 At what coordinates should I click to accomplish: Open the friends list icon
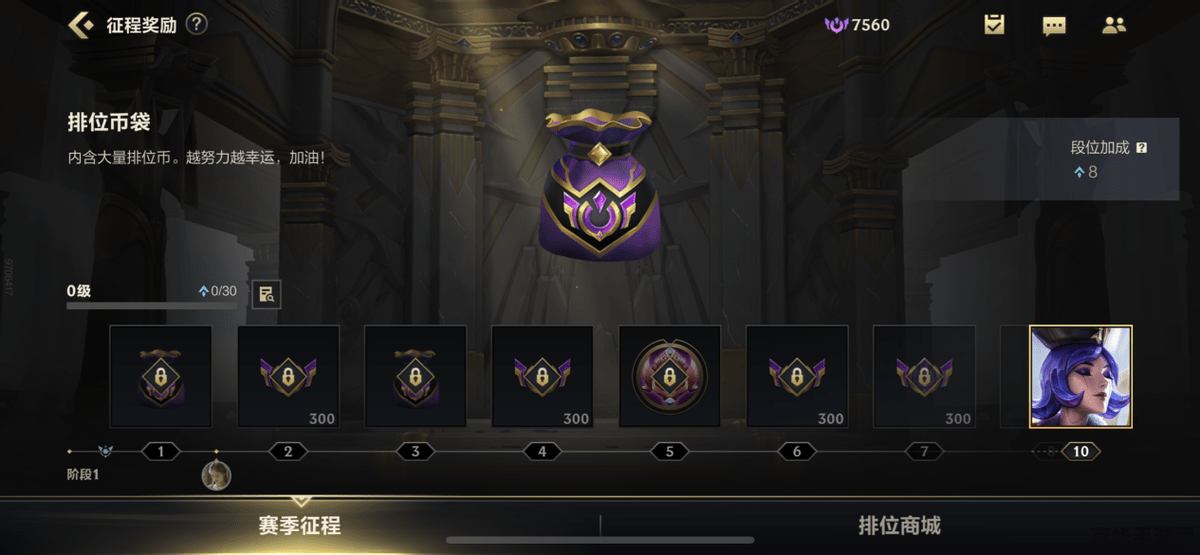[x=1114, y=25]
